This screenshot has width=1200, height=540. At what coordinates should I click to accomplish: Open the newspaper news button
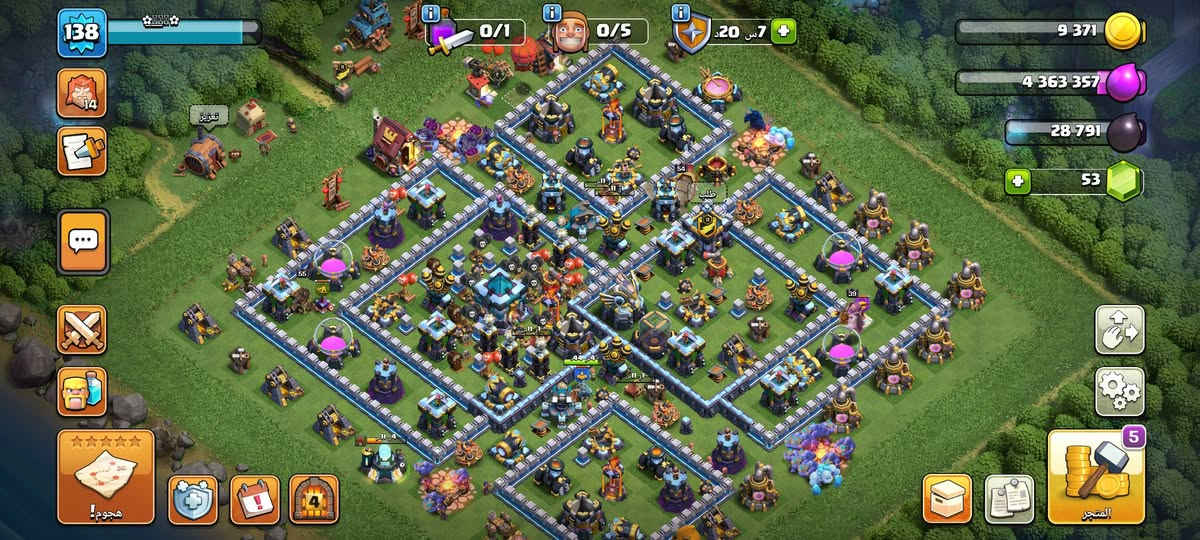click(x=1008, y=498)
